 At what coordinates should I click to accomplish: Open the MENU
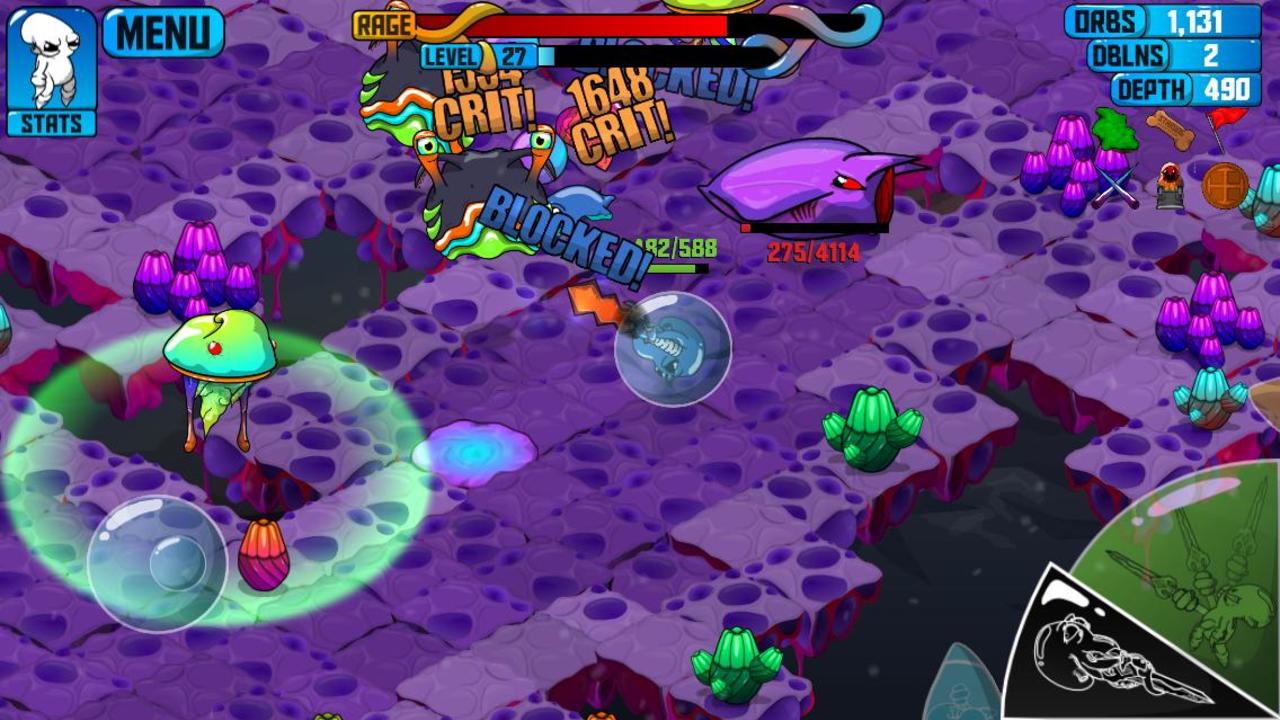point(165,30)
